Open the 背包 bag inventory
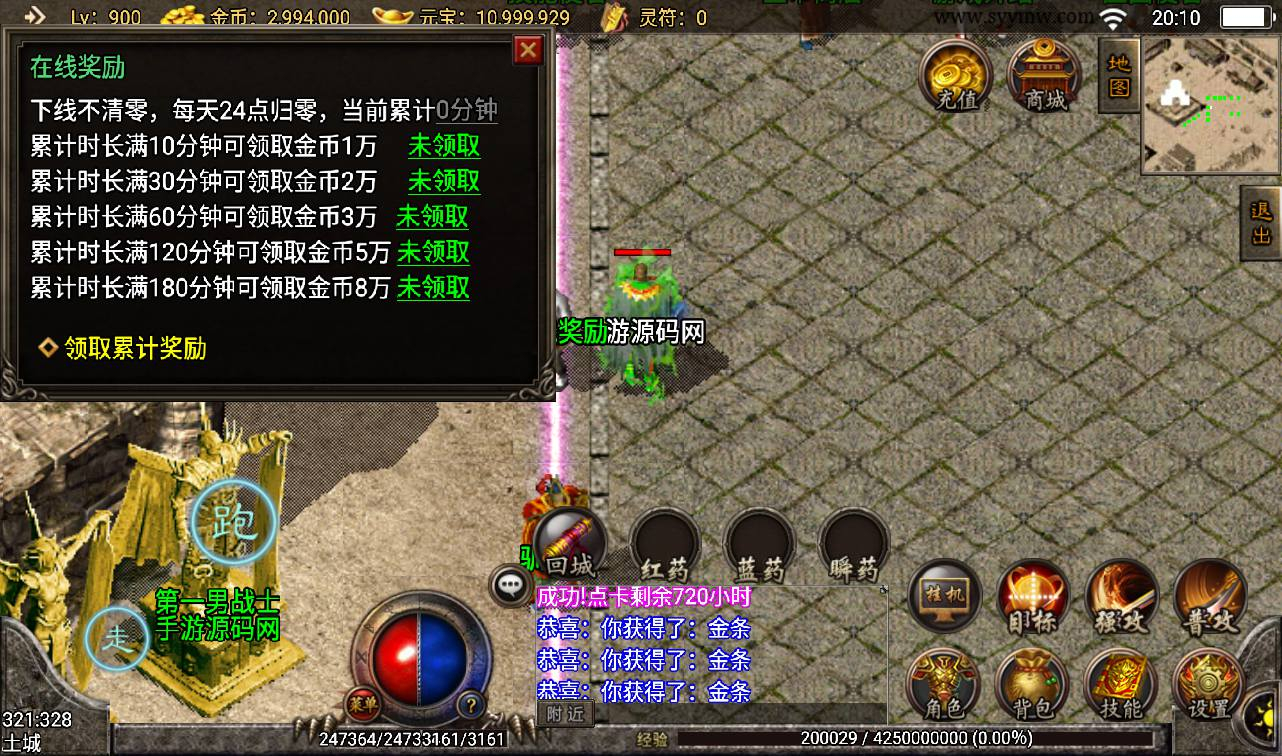Image resolution: width=1282 pixels, height=756 pixels. (x=1032, y=685)
